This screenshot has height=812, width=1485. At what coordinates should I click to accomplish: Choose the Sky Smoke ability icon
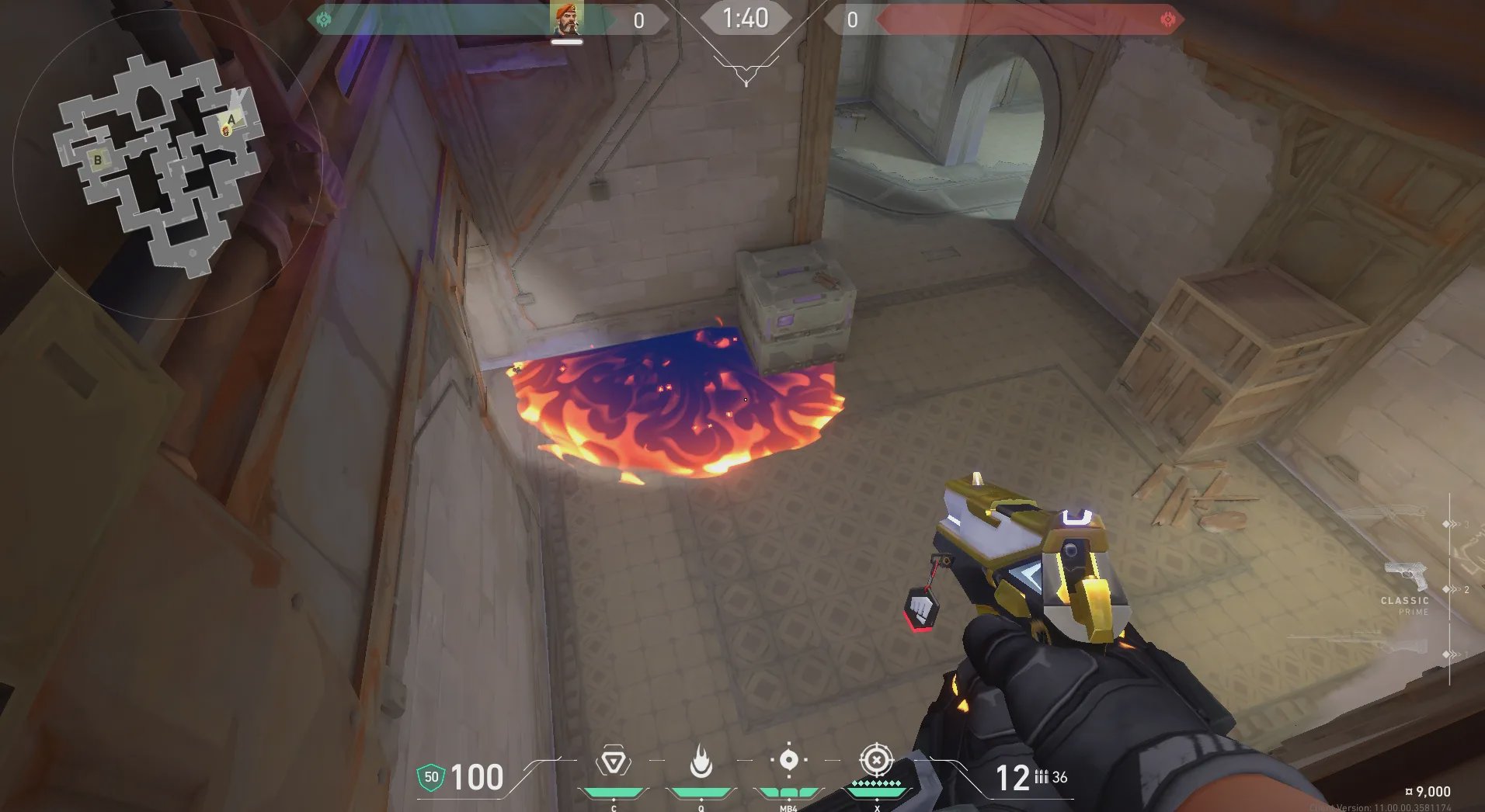coord(788,760)
